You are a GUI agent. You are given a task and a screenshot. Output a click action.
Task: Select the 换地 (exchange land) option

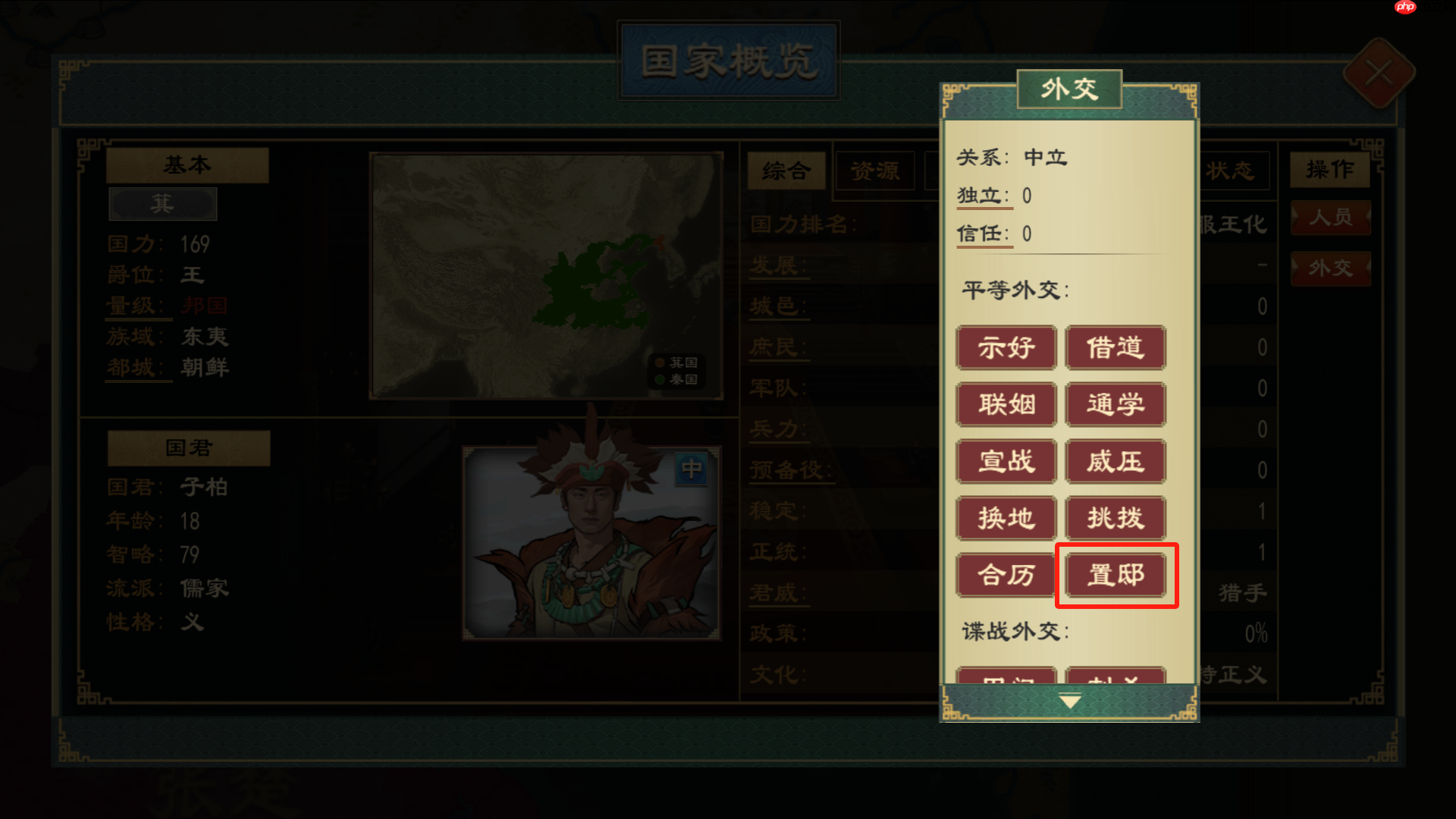tap(1006, 518)
